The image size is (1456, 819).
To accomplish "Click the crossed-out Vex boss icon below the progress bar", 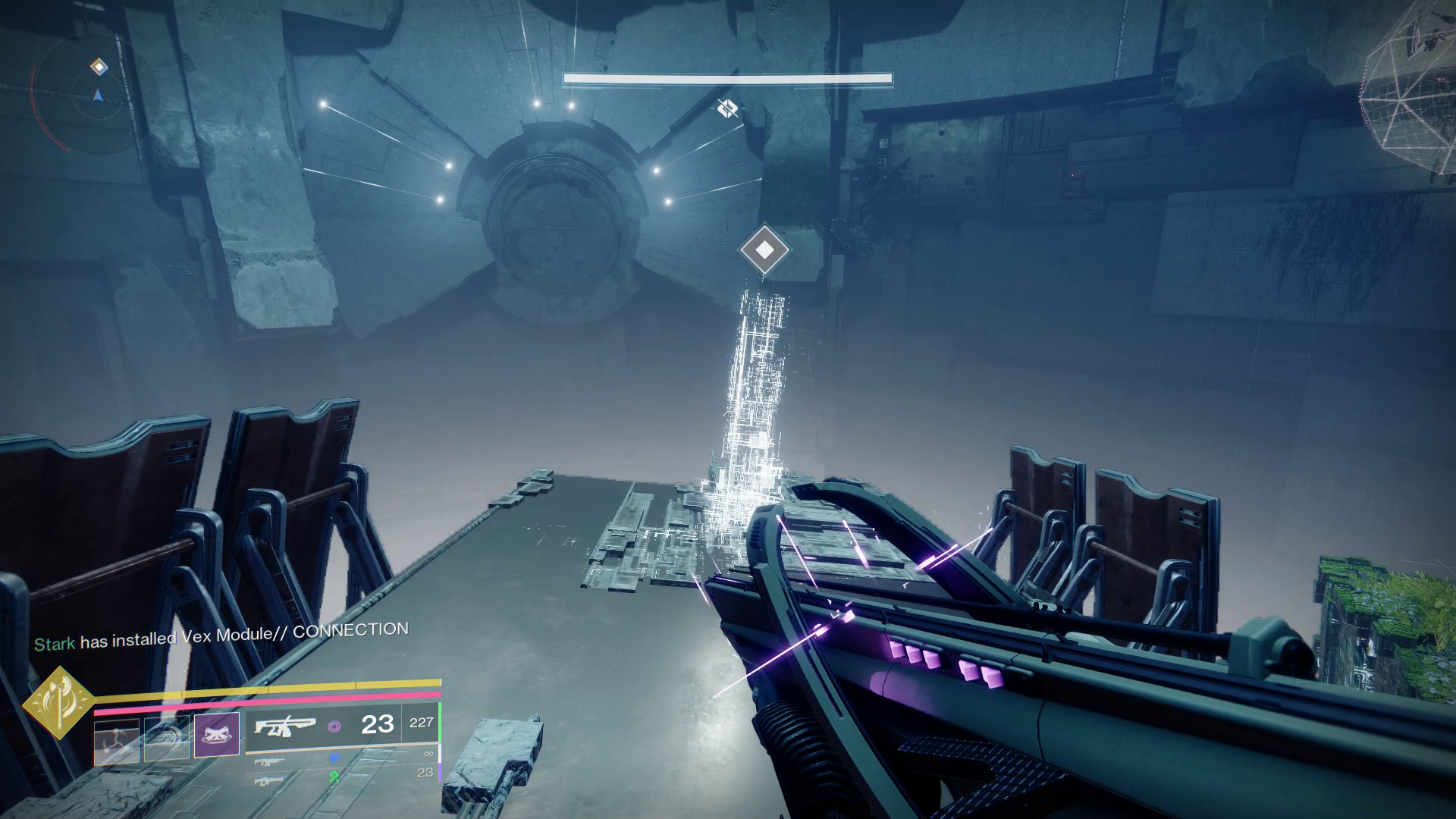I will point(726,109).
